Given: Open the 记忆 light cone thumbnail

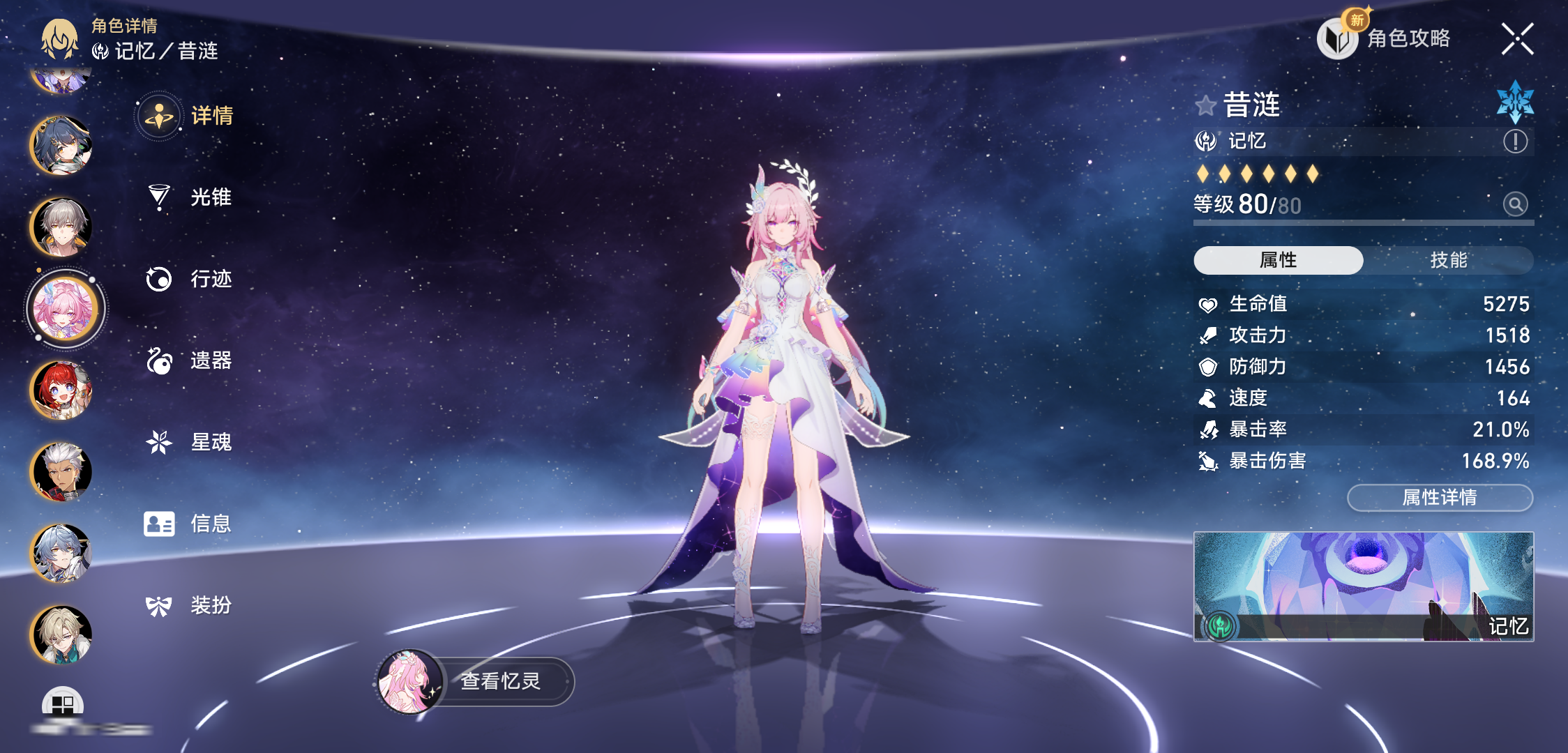Looking at the screenshot, I should pos(1363,586).
